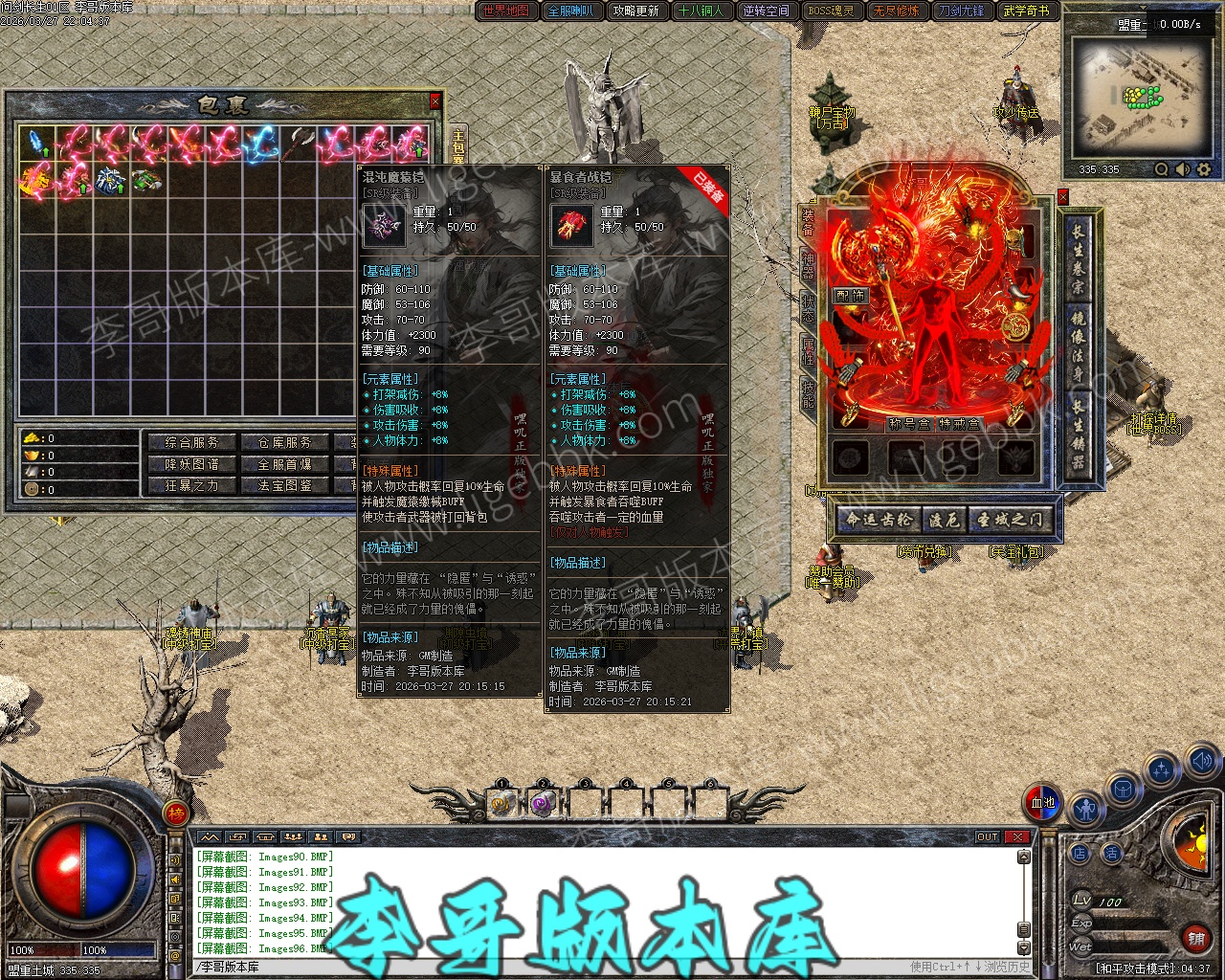
Task: Click the 镜像法身 side button
Action: coord(1078,345)
